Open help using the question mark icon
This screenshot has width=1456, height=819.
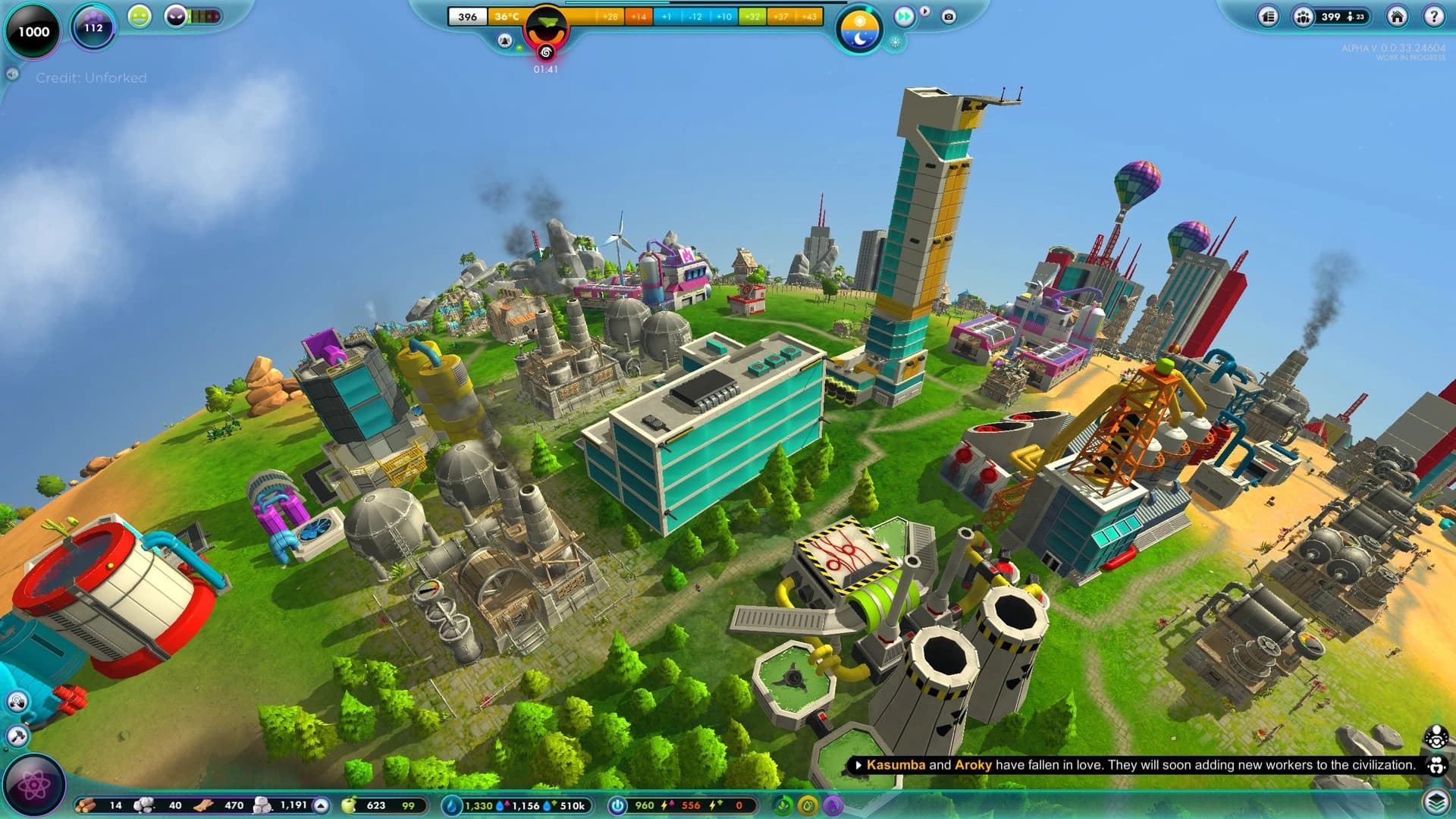click(x=1436, y=17)
